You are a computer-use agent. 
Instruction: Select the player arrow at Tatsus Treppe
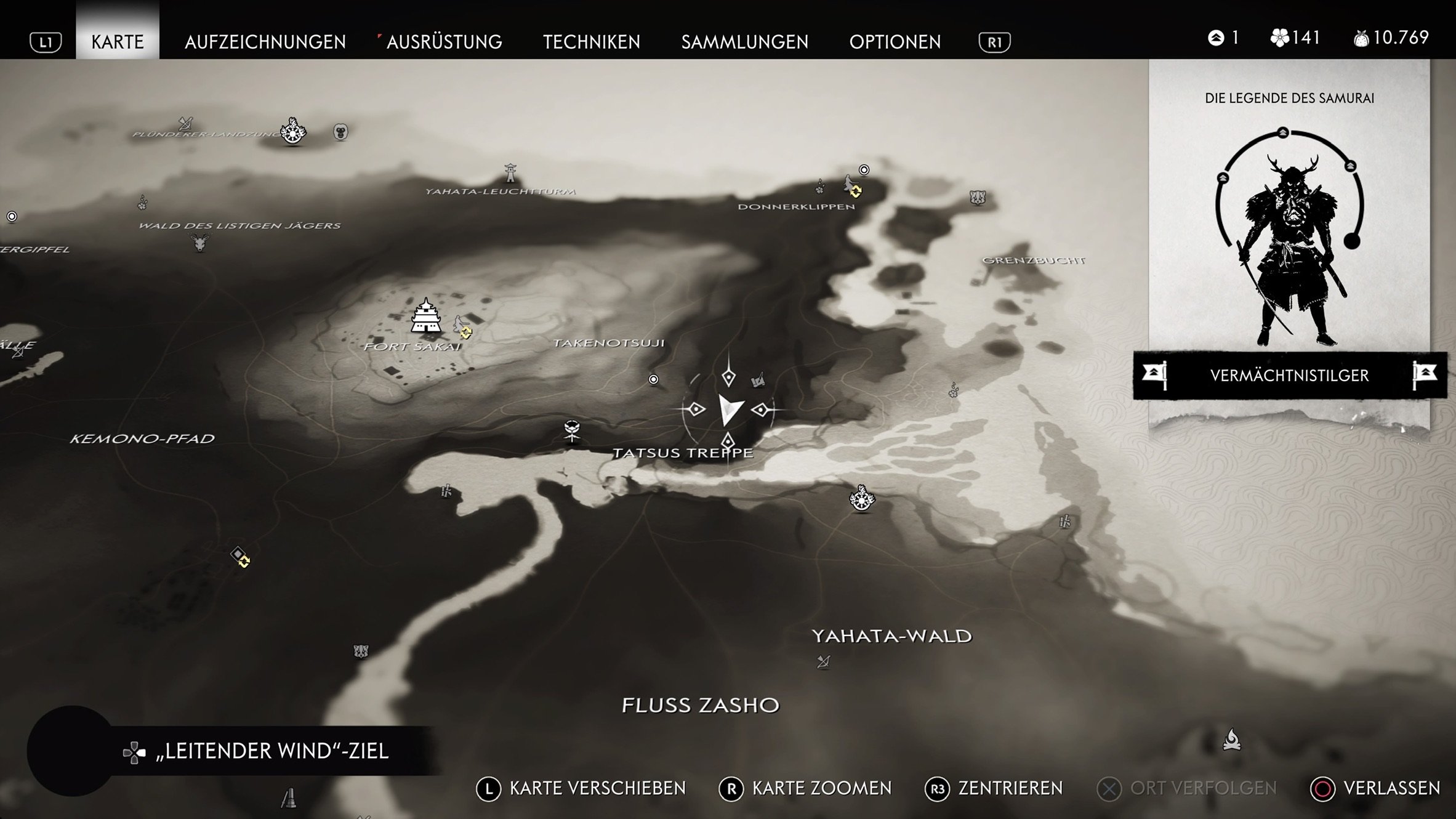coord(730,409)
